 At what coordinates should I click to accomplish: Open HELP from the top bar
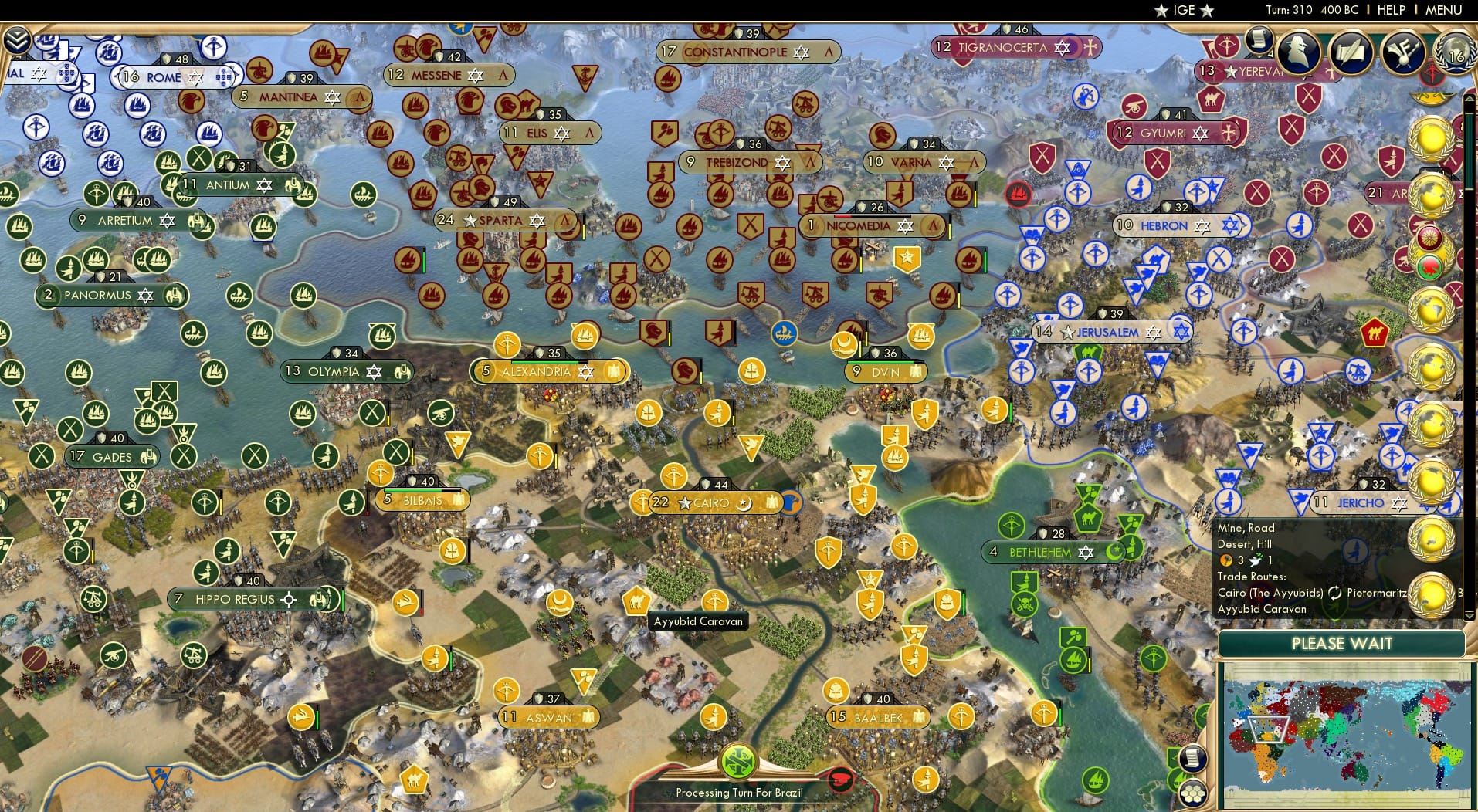(1391, 10)
